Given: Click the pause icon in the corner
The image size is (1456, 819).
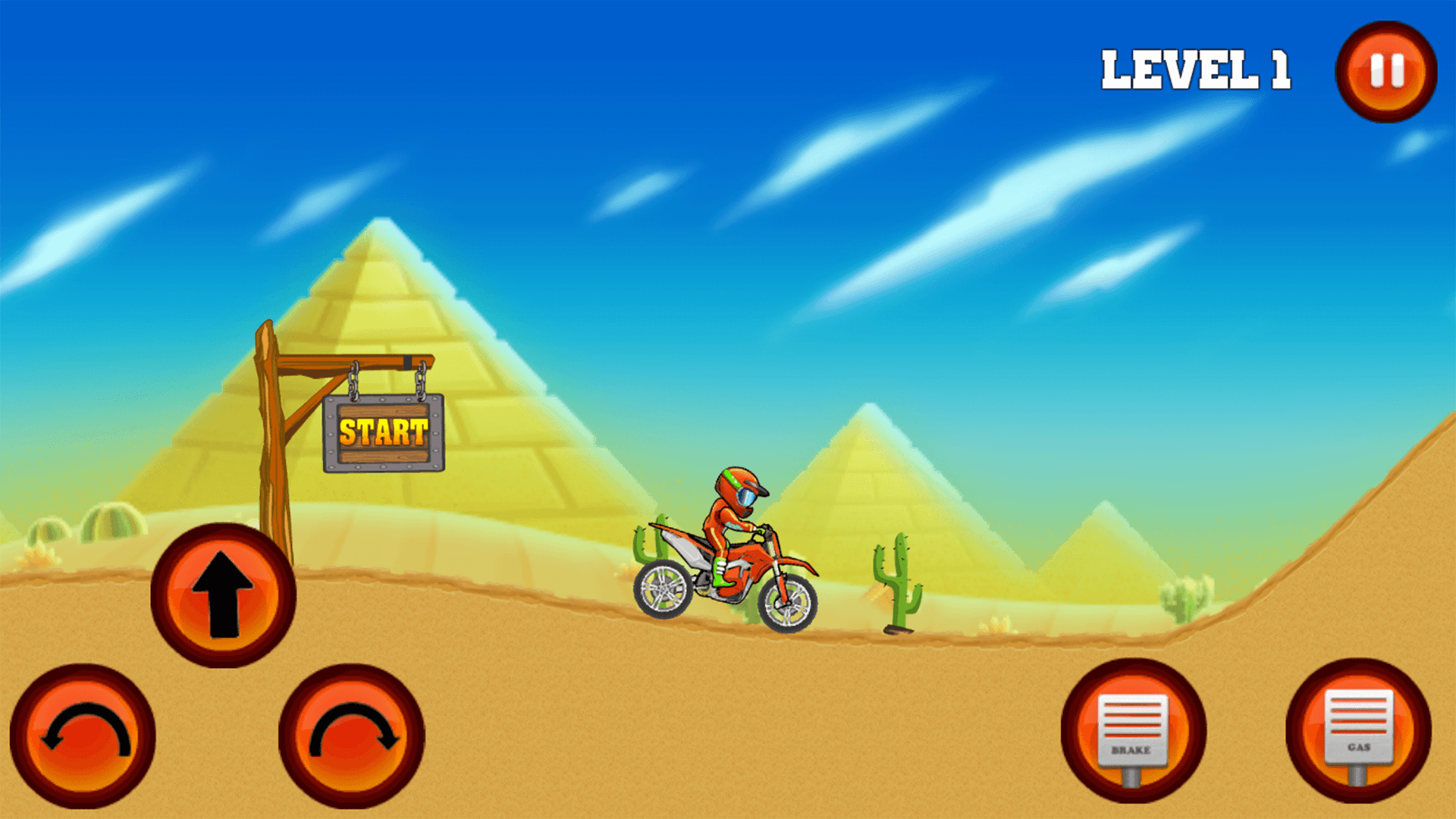Looking at the screenshot, I should pos(1385,72).
